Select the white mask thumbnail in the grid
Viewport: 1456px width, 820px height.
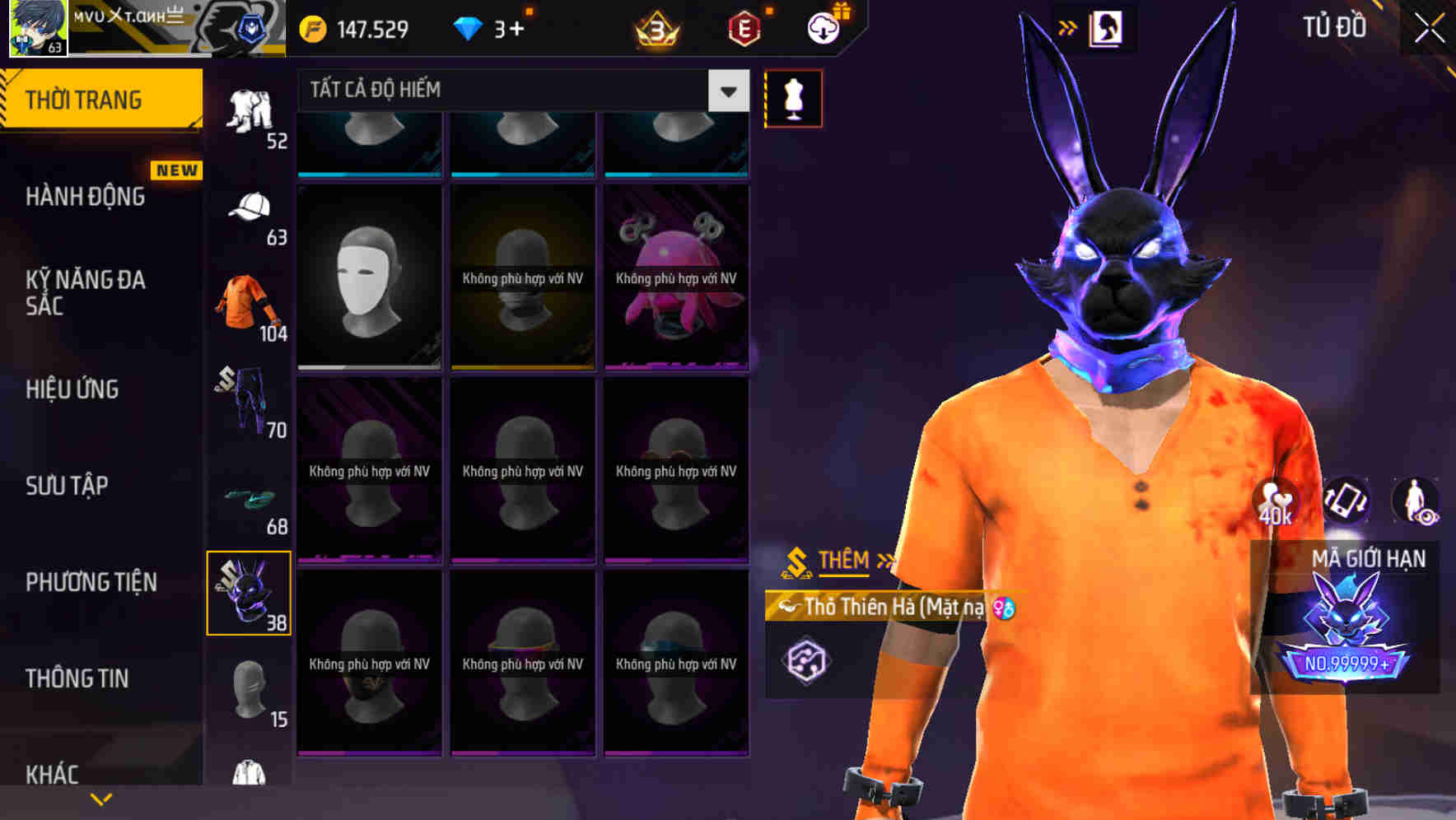click(369, 276)
